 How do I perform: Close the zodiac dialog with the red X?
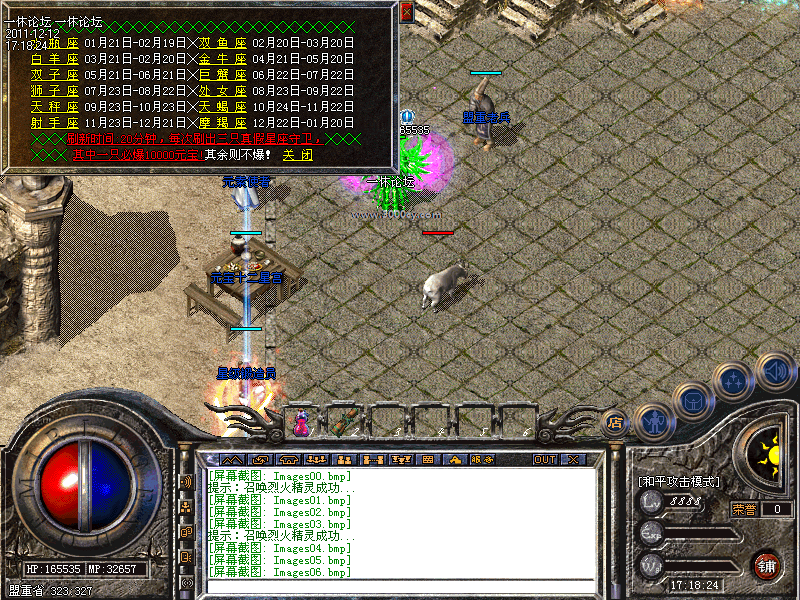coord(407,12)
